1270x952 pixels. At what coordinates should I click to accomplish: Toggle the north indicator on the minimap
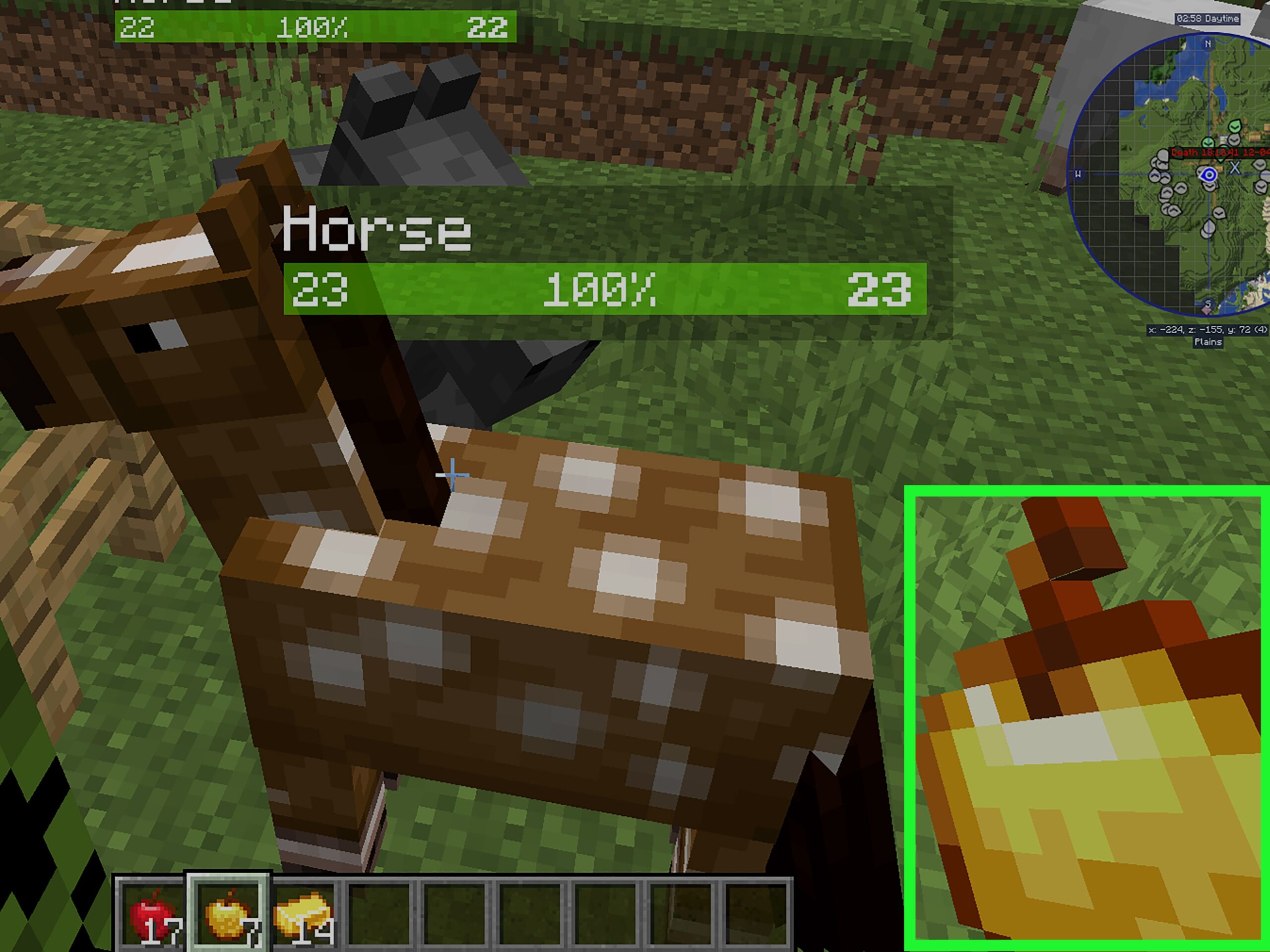tap(1208, 44)
